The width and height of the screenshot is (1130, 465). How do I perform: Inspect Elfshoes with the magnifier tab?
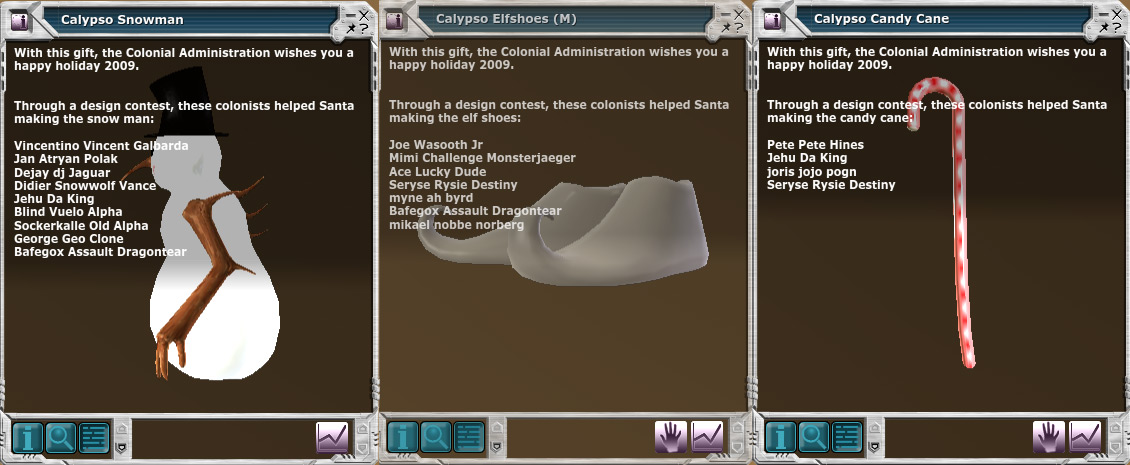click(x=436, y=437)
